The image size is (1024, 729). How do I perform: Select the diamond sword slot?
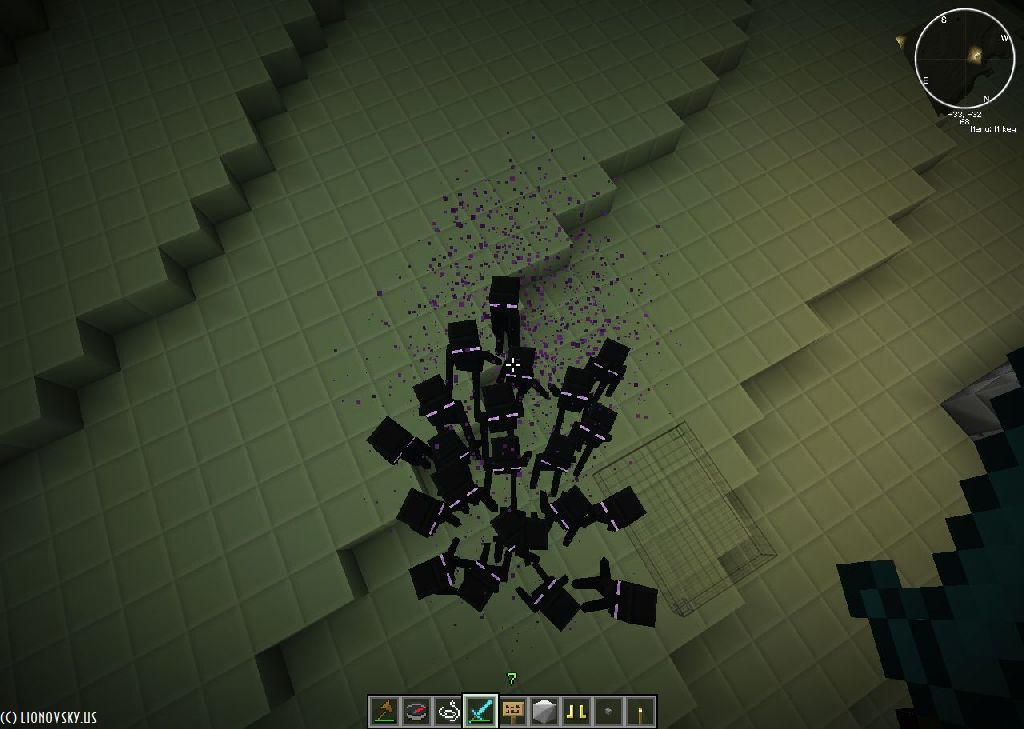480,711
